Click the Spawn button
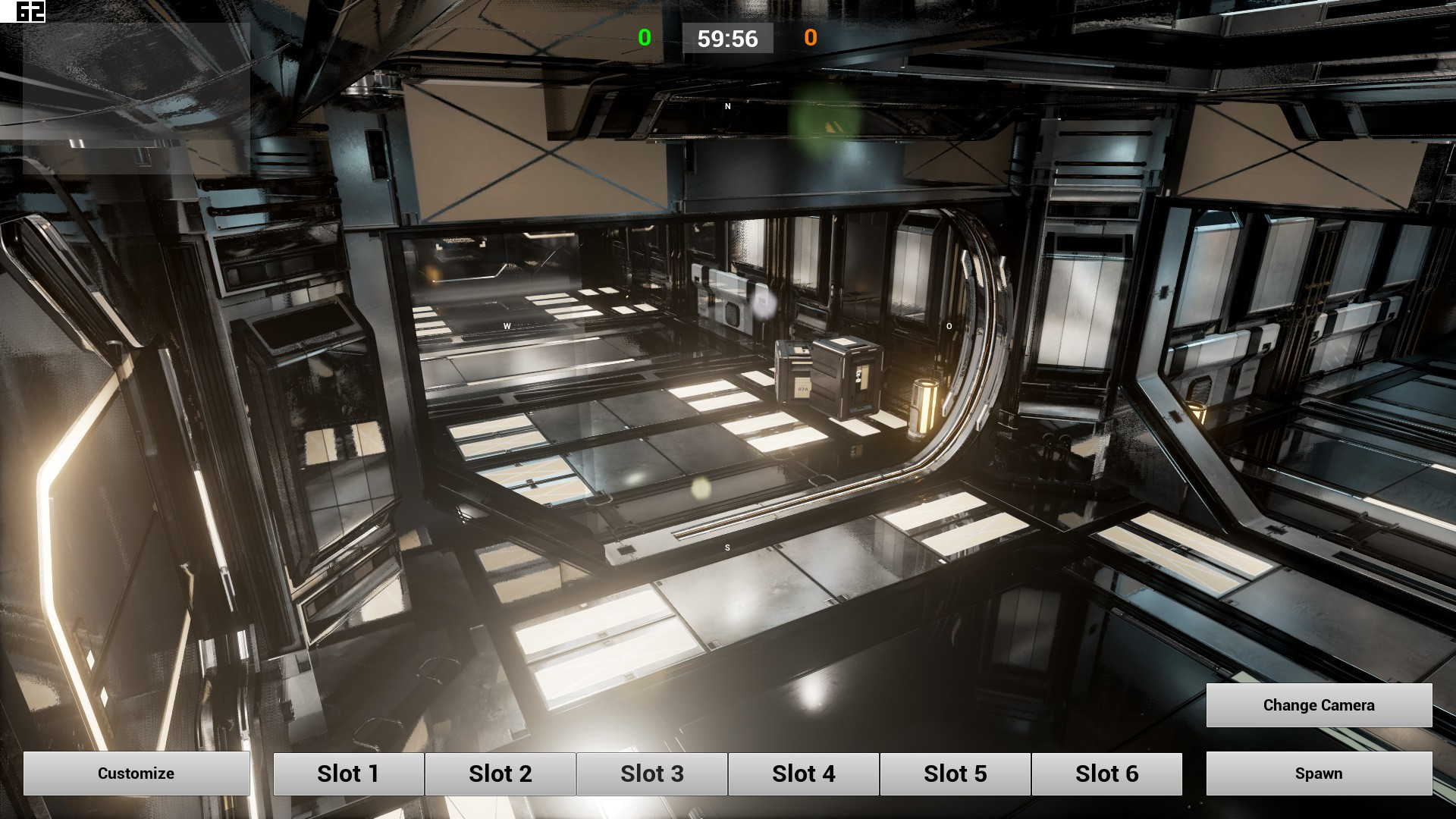1456x819 pixels. [x=1319, y=773]
